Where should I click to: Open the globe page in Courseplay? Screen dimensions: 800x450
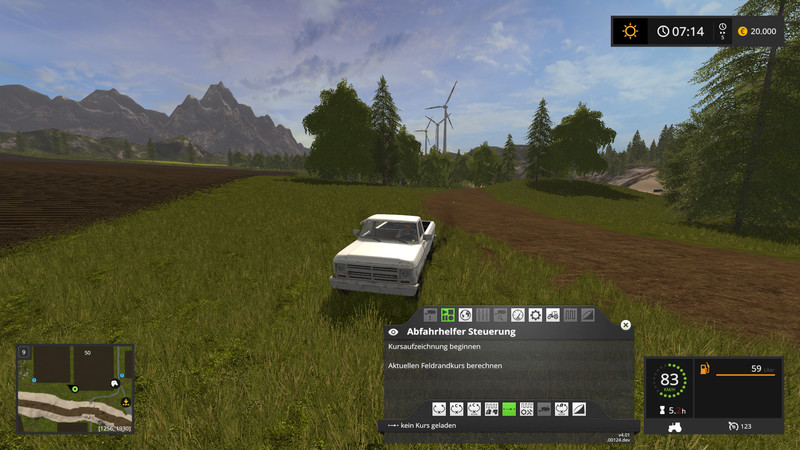(x=465, y=315)
